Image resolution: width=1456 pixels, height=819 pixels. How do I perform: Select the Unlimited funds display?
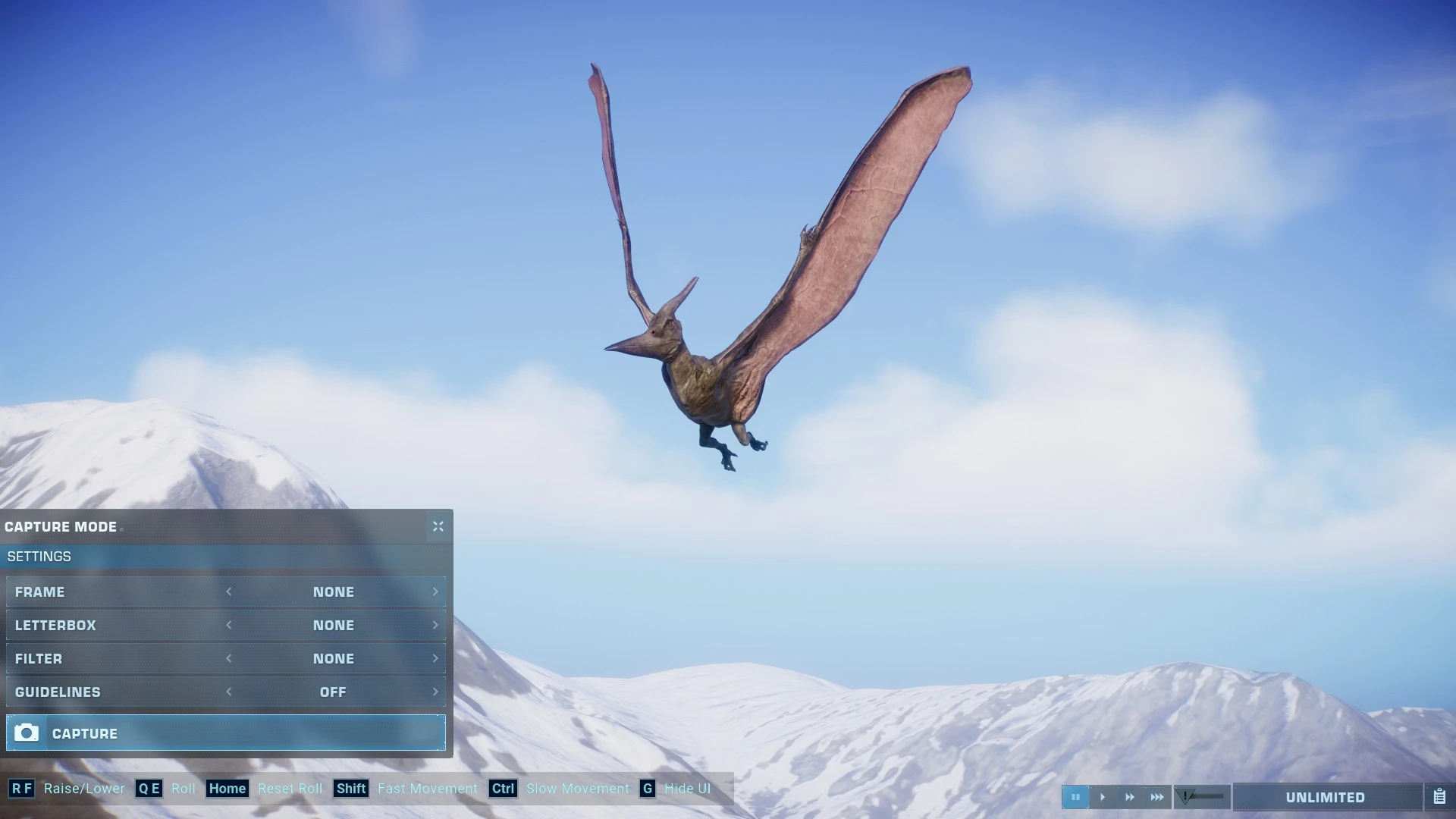pyautogui.click(x=1326, y=797)
